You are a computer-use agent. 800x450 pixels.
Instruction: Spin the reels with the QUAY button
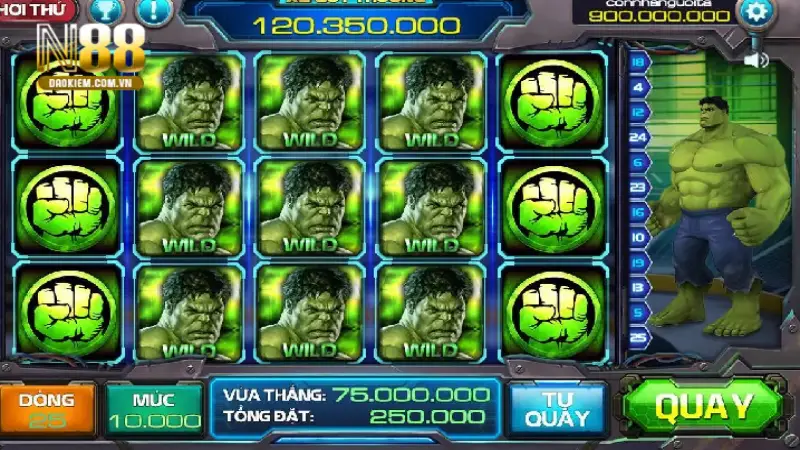pos(703,407)
